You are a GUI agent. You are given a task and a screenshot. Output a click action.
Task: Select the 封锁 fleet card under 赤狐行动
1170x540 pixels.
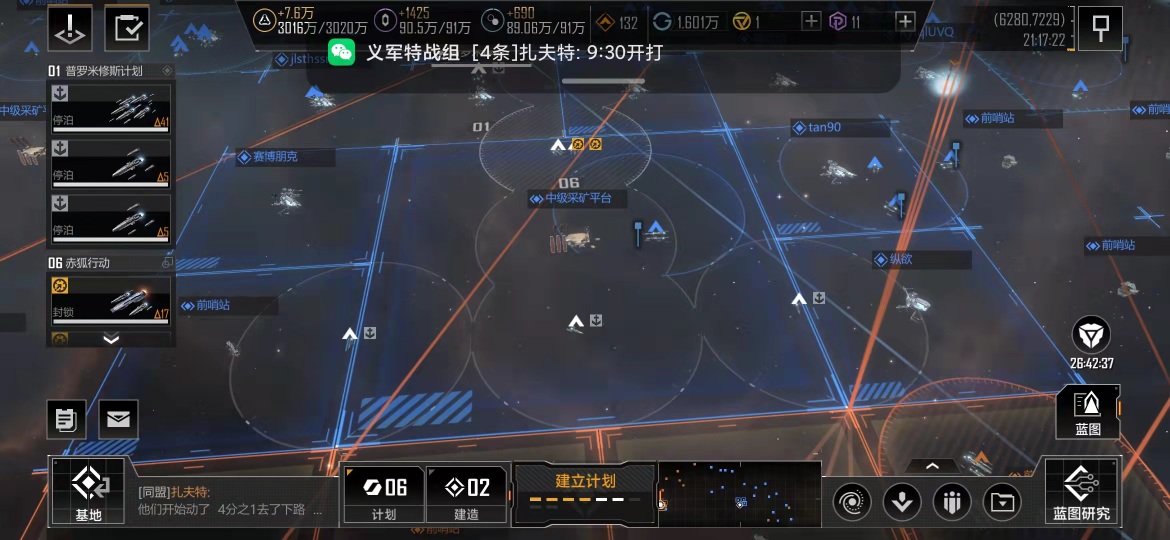(110, 300)
